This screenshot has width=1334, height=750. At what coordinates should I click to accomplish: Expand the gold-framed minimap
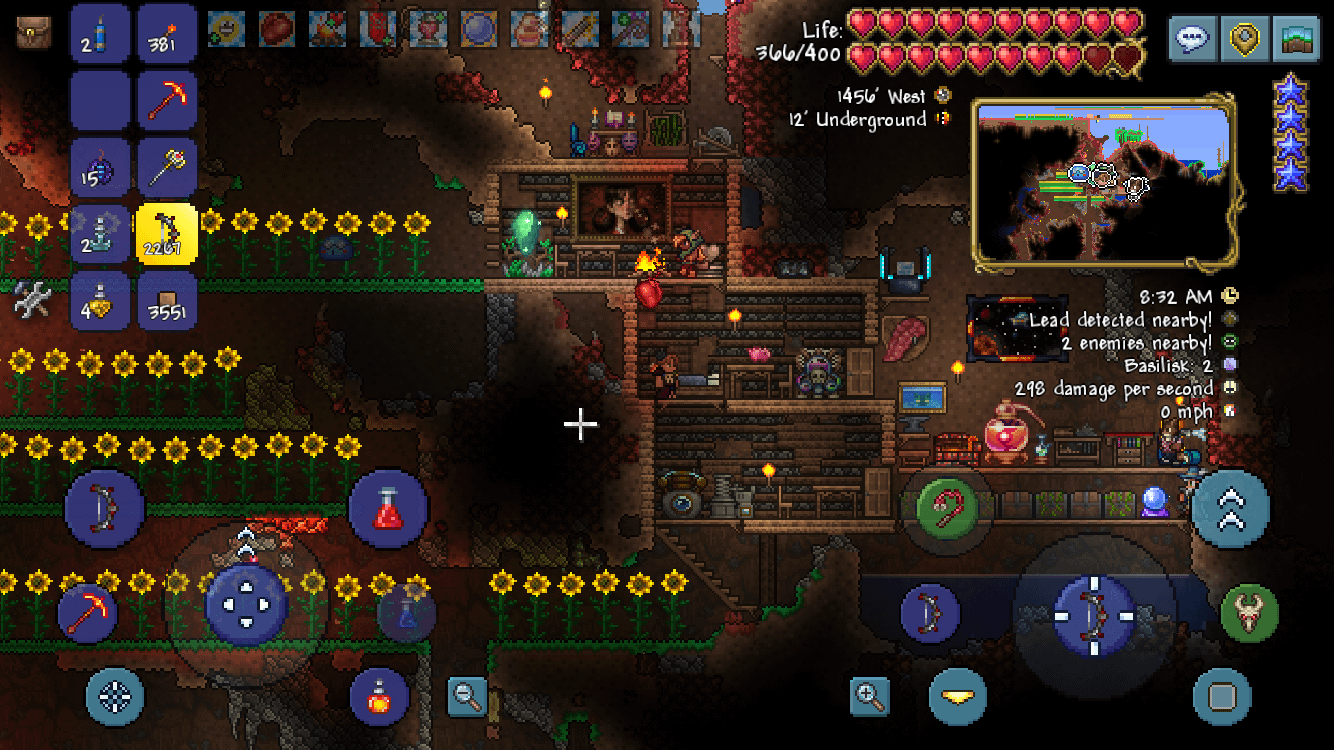coord(1105,183)
